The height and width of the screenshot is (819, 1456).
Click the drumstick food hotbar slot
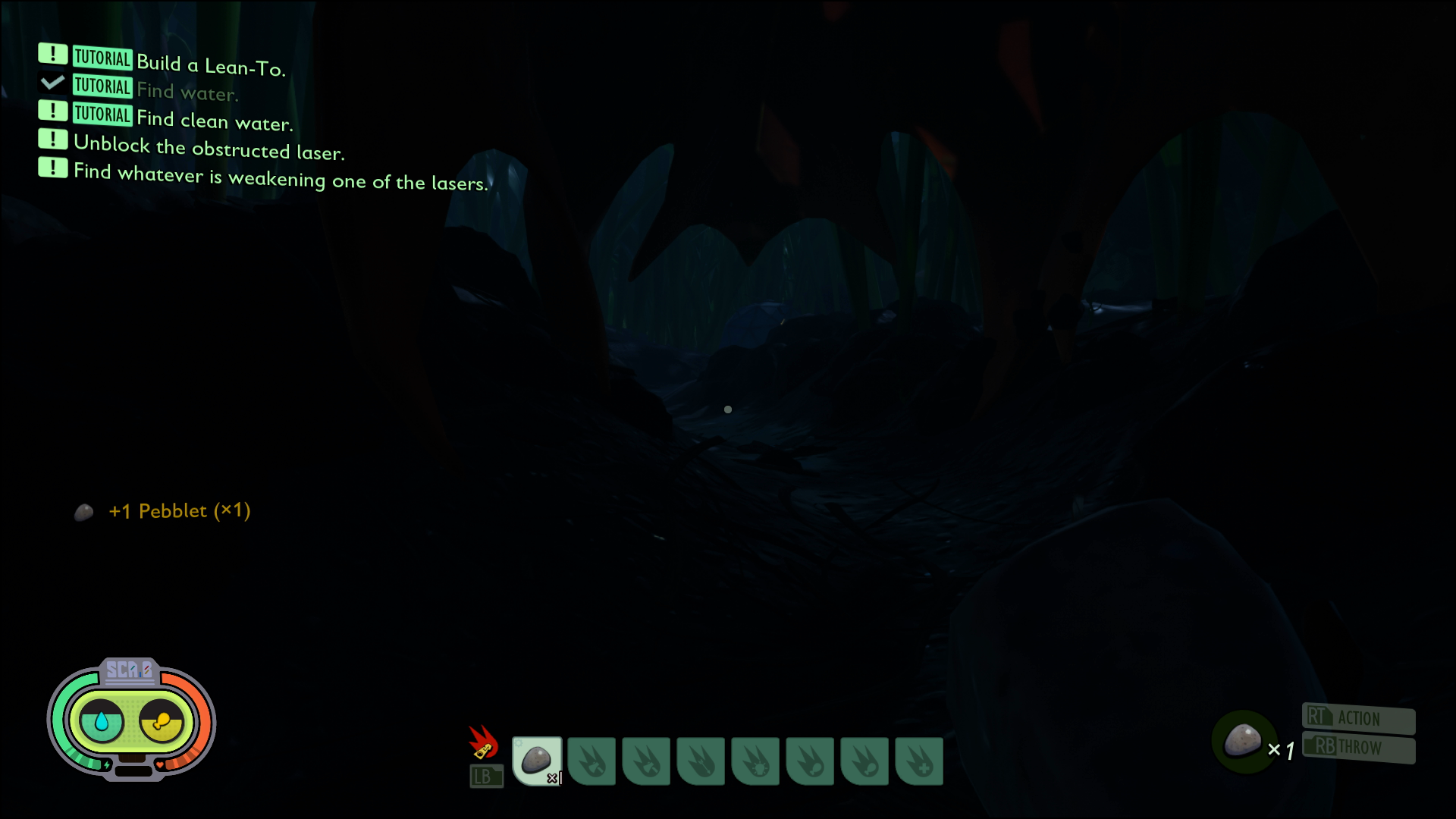[x=811, y=761]
